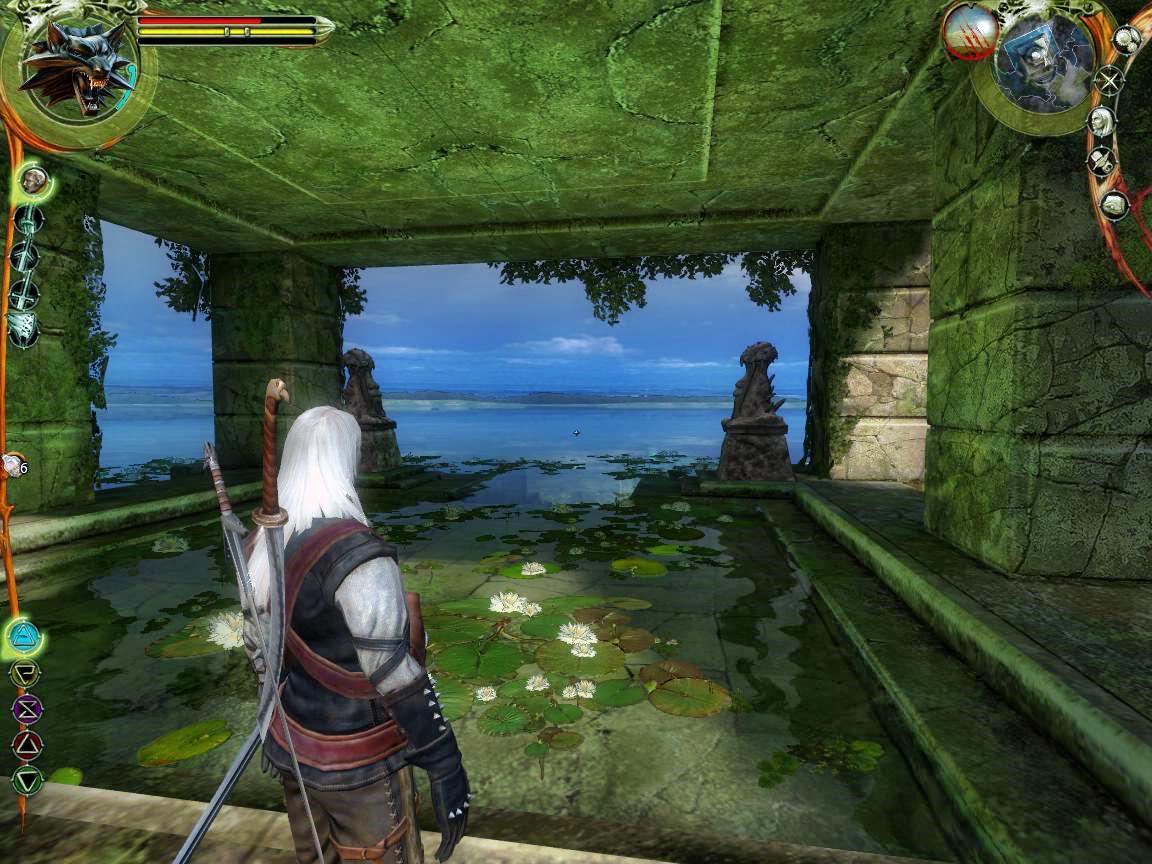Viewport: 1152px width, 864px height.
Task: Open the Geralt portrait icon on right panel
Action: coord(1101,121)
